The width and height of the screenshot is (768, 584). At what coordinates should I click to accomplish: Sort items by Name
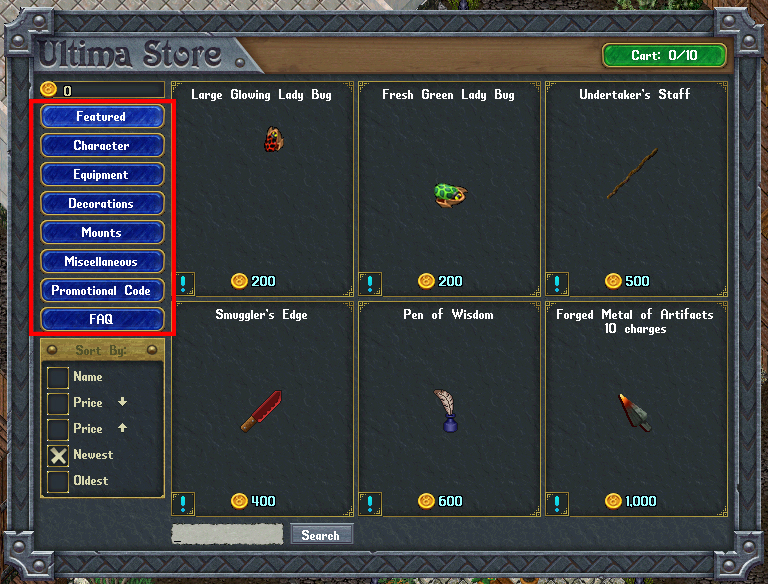[59, 377]
